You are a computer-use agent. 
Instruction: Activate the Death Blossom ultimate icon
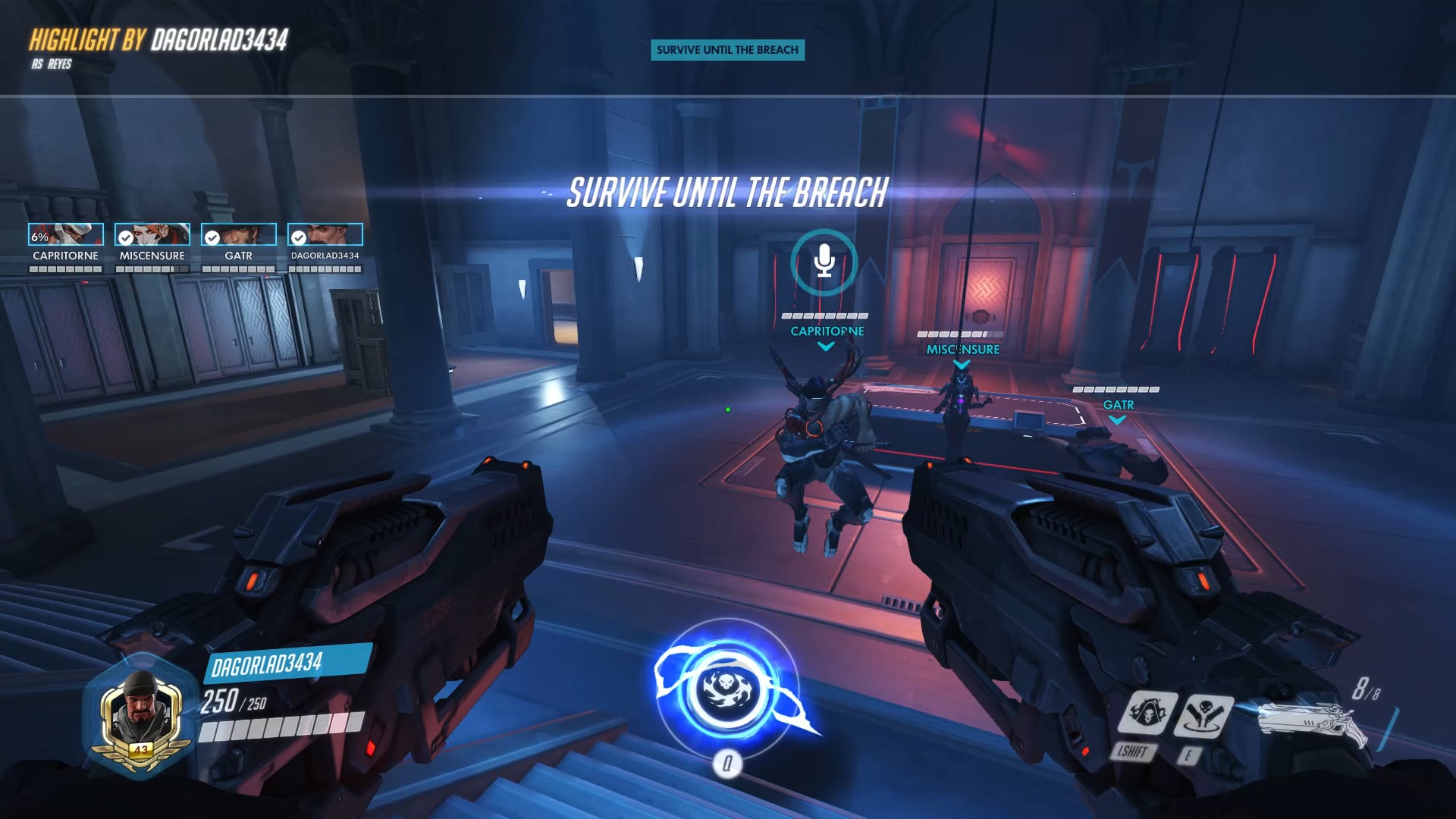[x=727, y=689]
